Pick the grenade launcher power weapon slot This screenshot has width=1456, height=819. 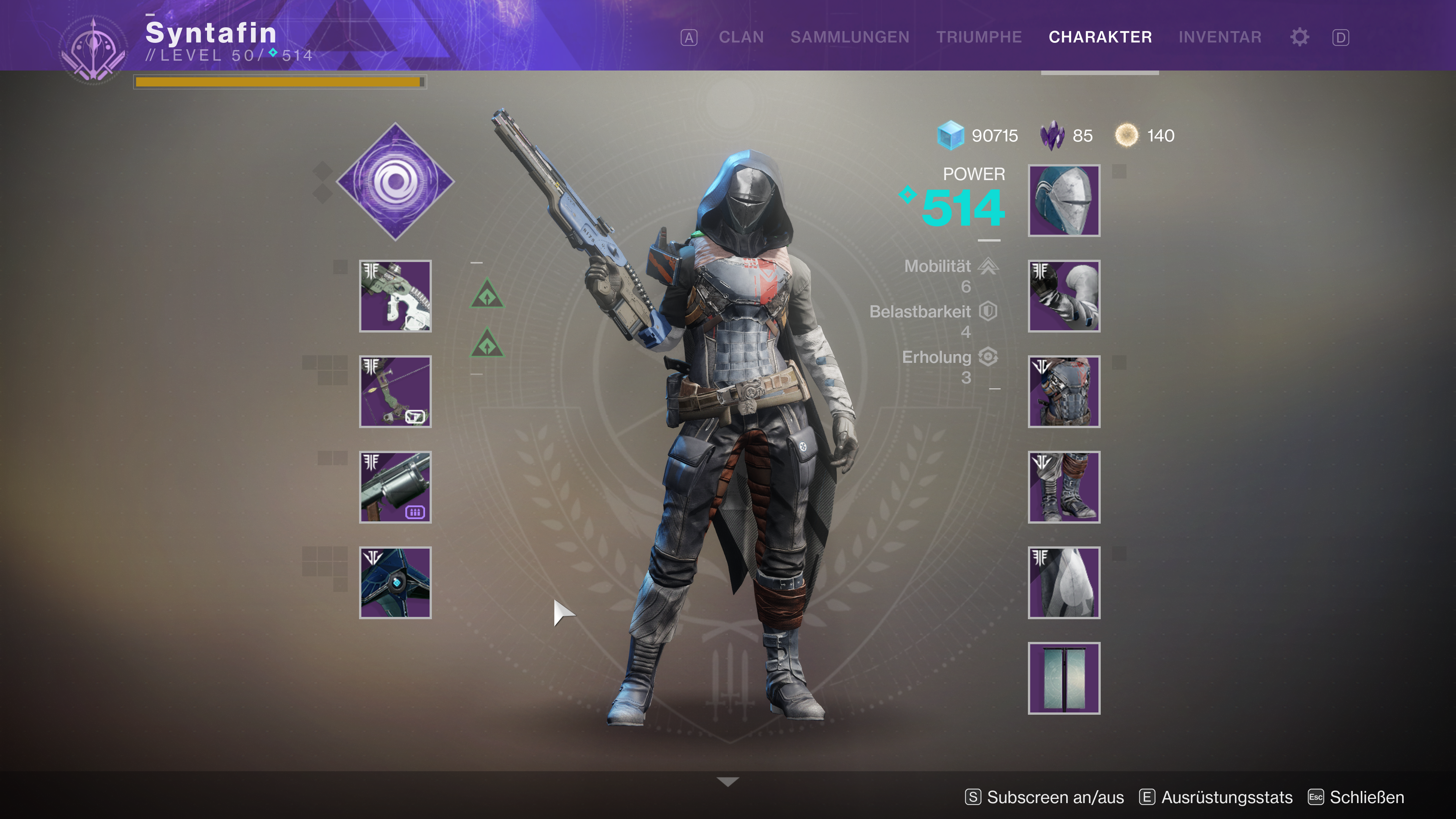[x=395, y=487]
